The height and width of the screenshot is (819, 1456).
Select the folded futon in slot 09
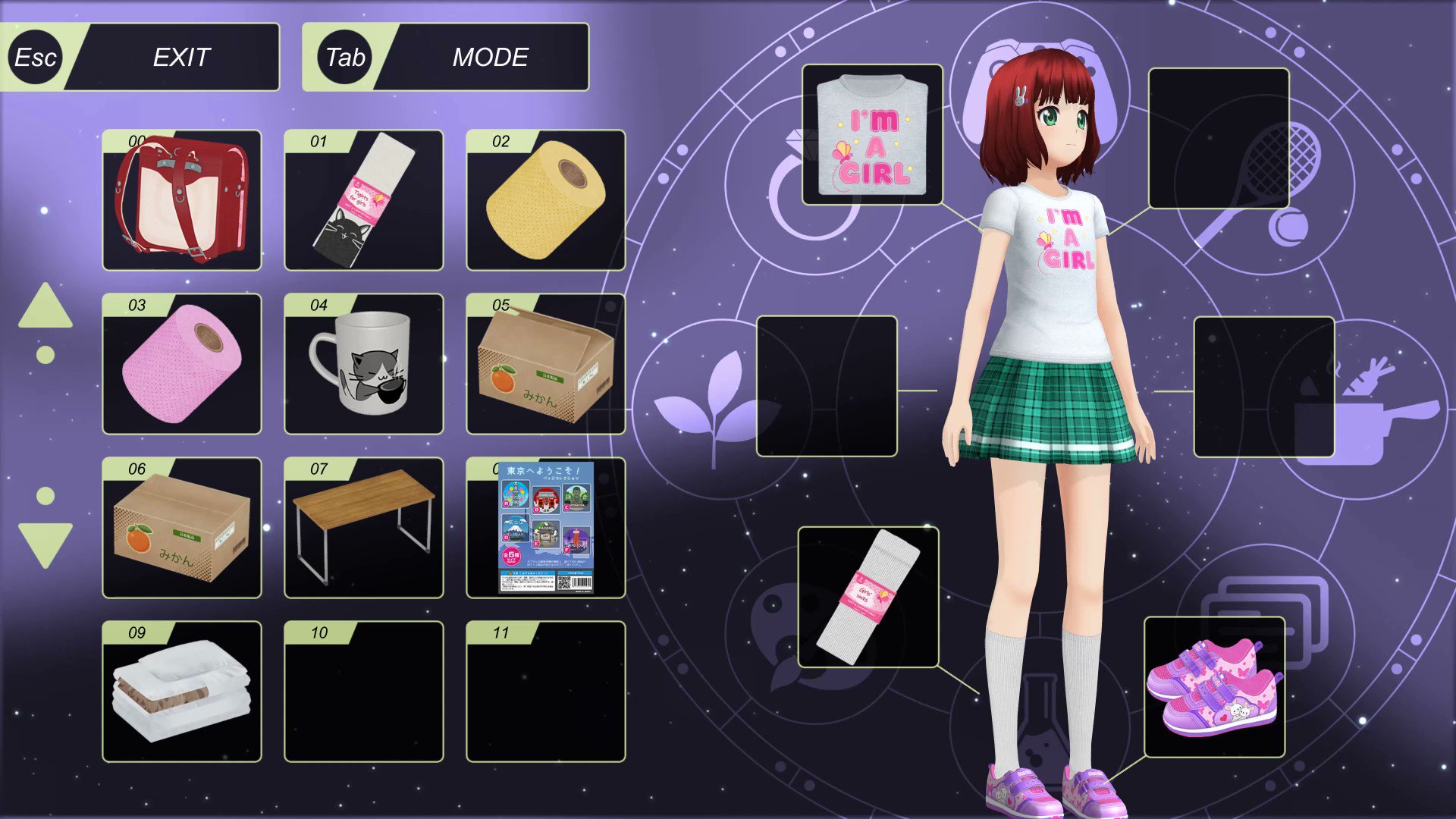(x=181, y=691)
